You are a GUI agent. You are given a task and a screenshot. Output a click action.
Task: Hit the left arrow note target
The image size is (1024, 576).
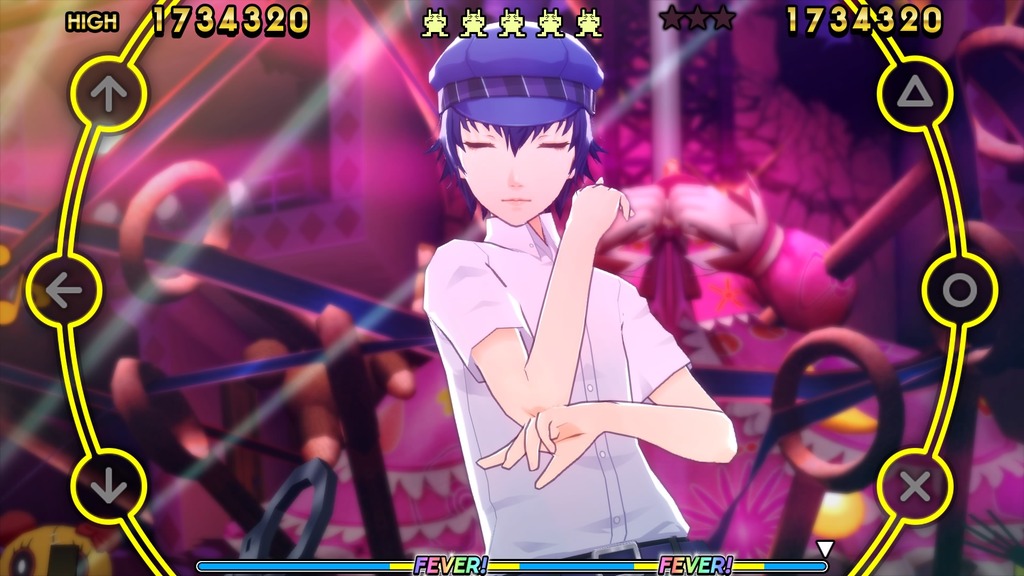point(64,291)
